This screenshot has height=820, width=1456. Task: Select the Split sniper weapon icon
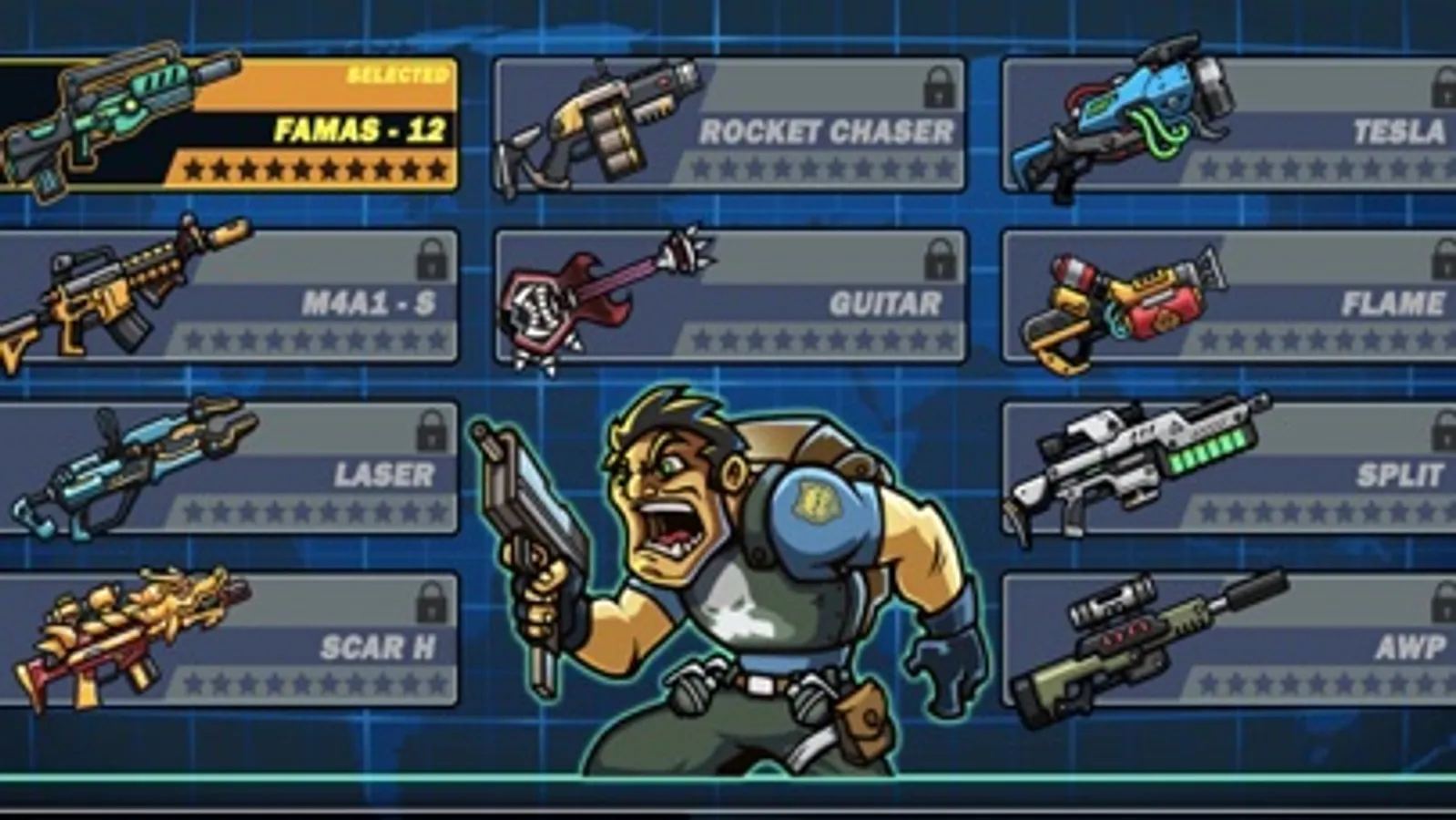[1138, 465]
